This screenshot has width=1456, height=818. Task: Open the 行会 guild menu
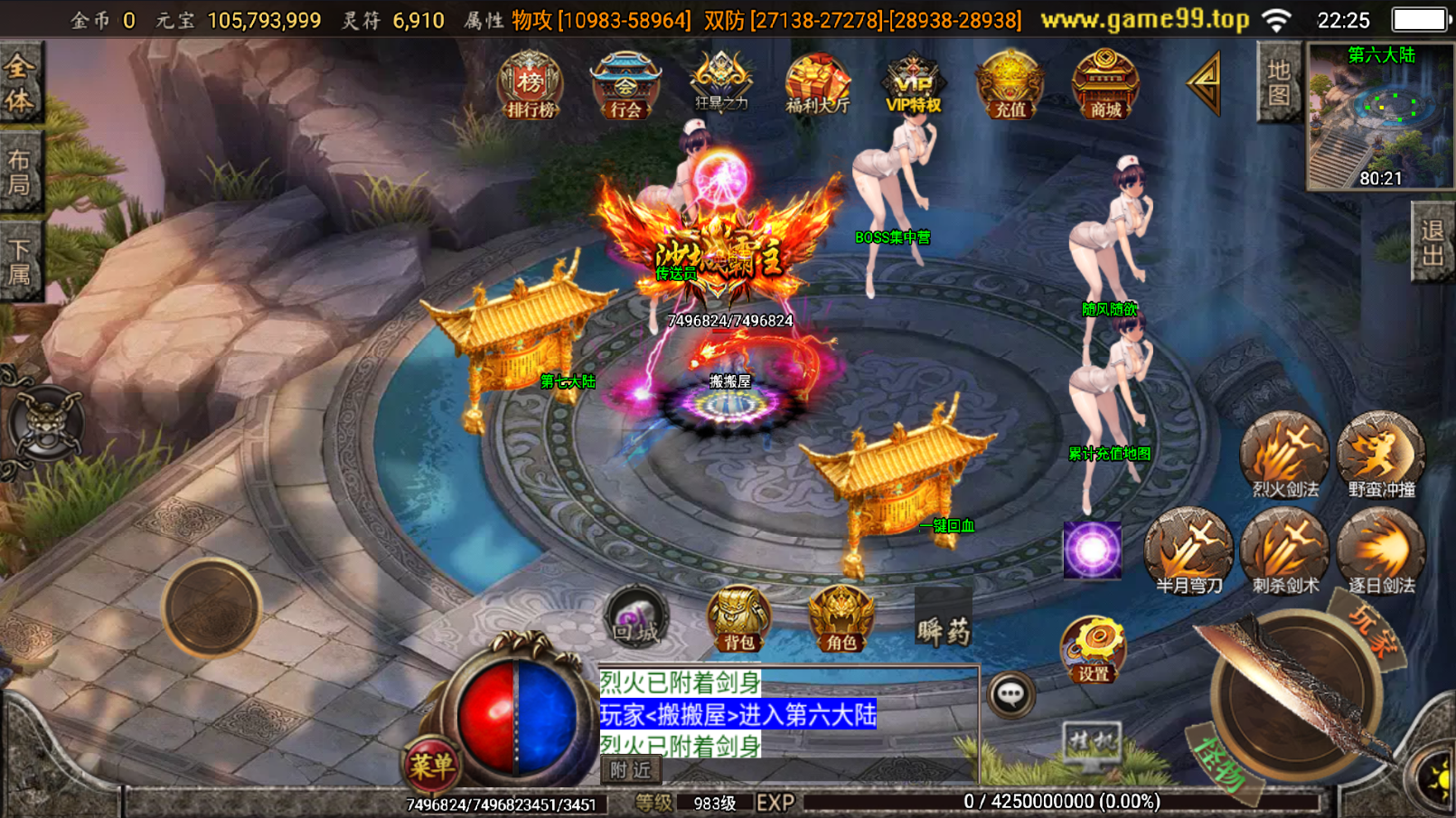[x=625, y=87]
